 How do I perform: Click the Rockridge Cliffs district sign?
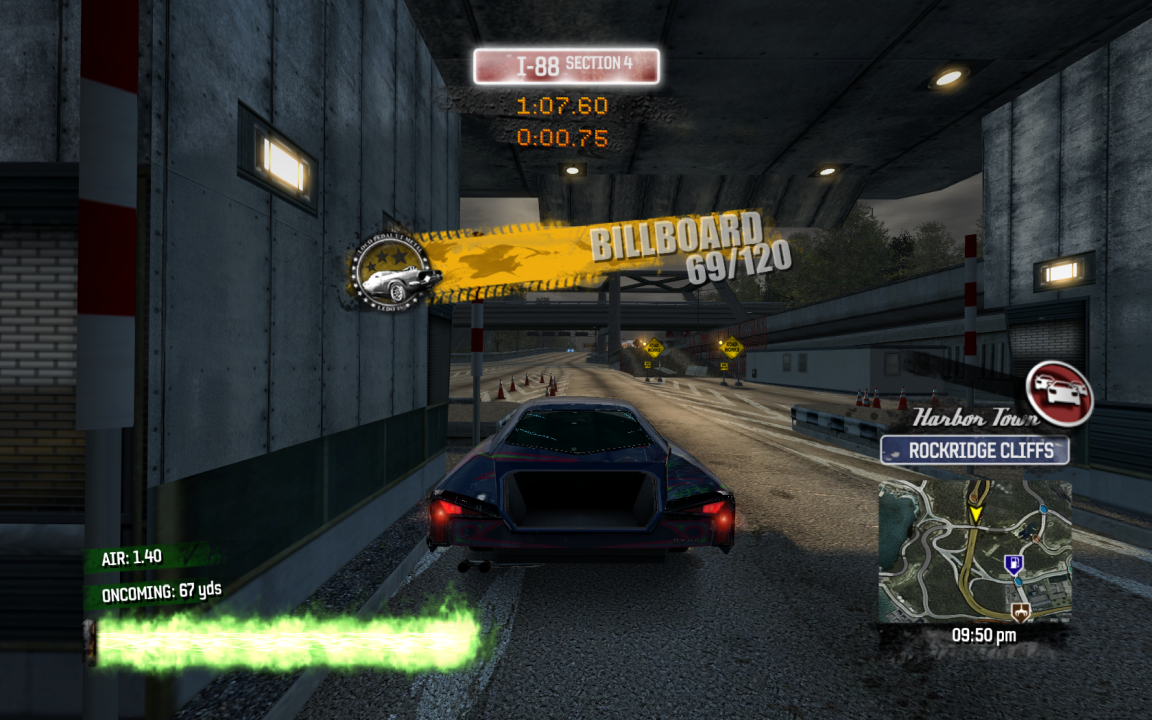(x=974, y=450)
